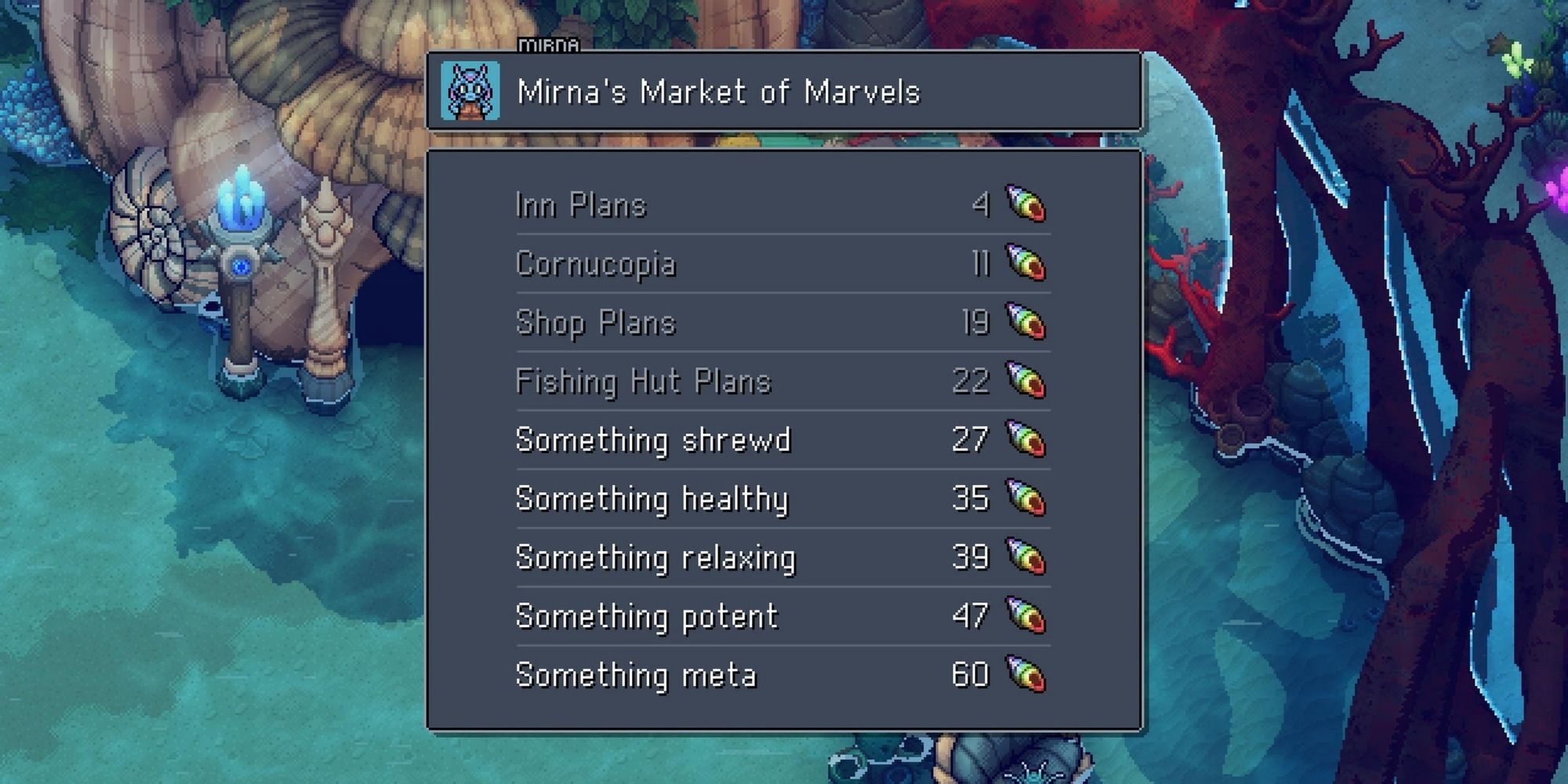This screenshot has width=1568, height=784.
Task: Select Something healthy from the list
Action: [x=651, y=499]
